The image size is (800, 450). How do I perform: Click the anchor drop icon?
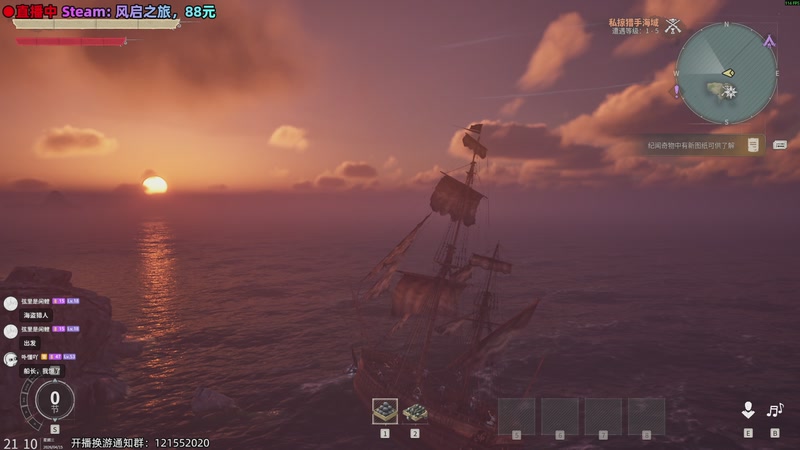click(x=747, y=410)
